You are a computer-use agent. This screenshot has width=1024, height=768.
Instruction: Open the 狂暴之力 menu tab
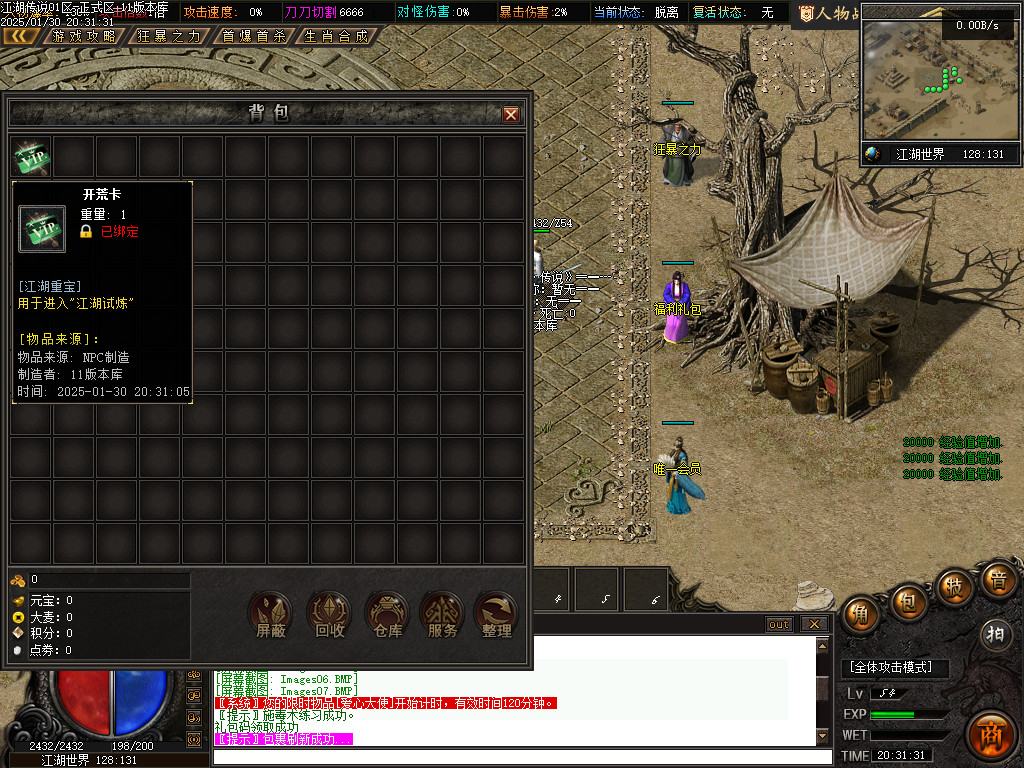pos(169,36)
